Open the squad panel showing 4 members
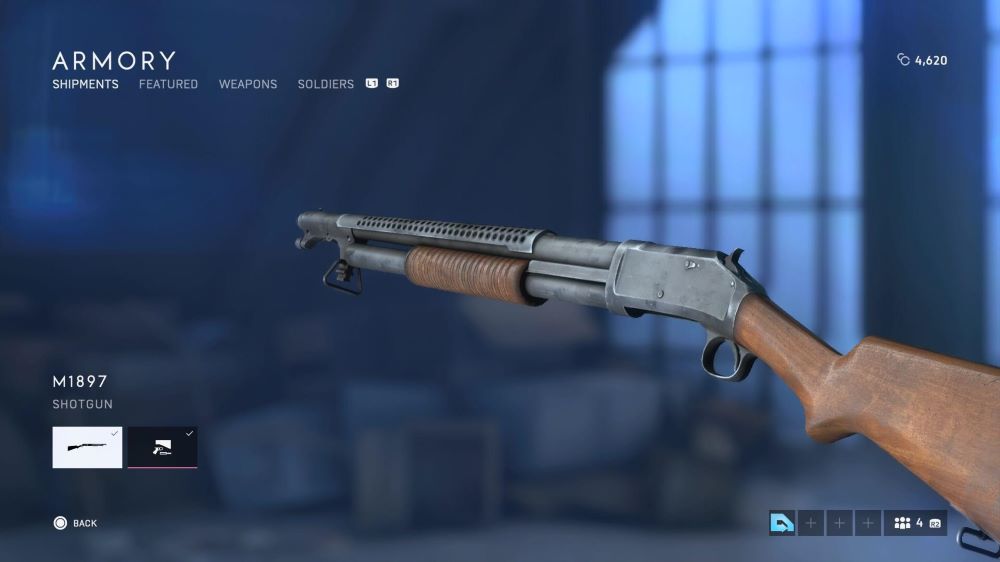The image size is (1000, 562). [x=915, y=523]
